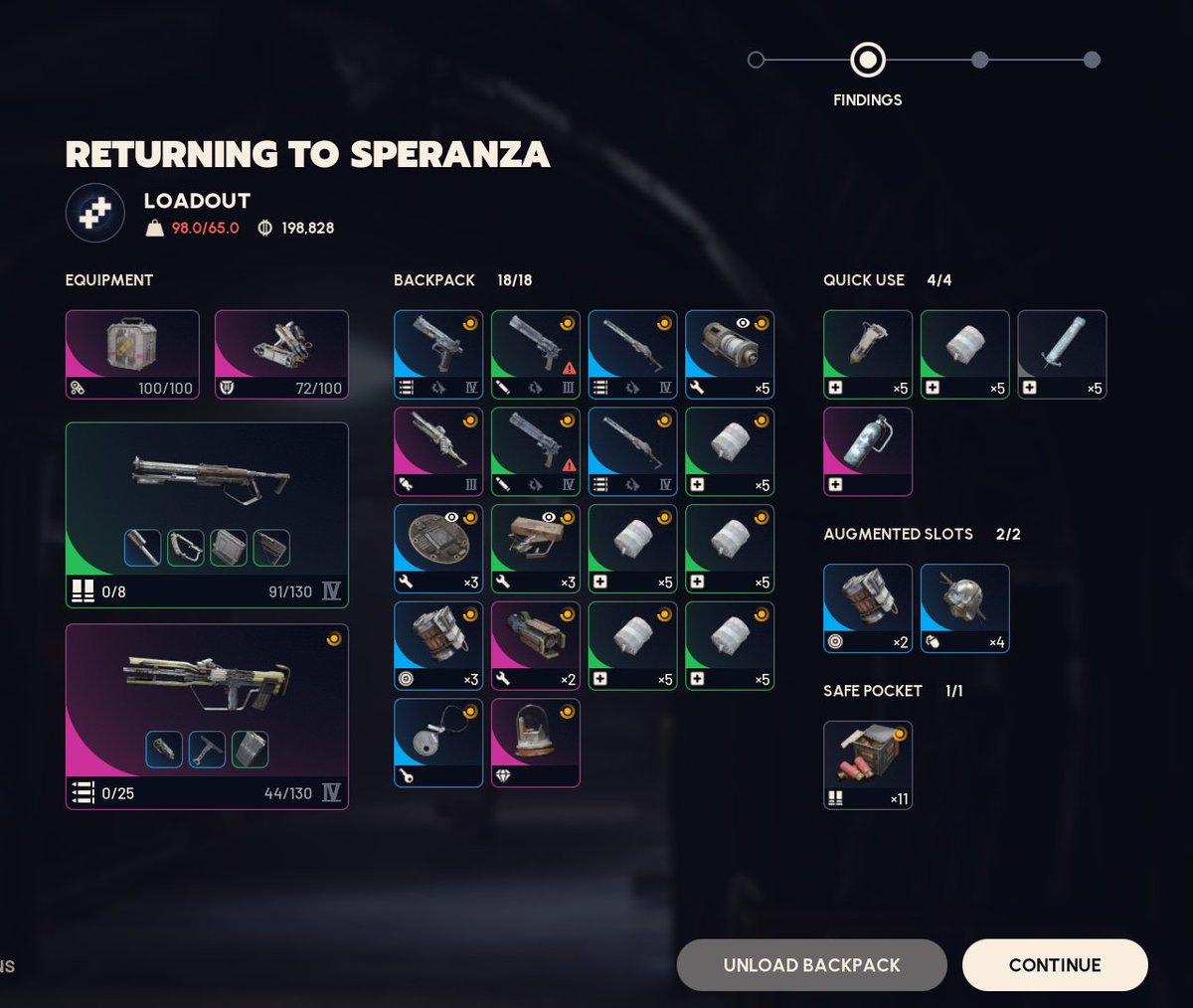Viewport: 1193px width, 1008px height.
Task: Select the blue tube item in Quick Use
Action: [1062, 354]
